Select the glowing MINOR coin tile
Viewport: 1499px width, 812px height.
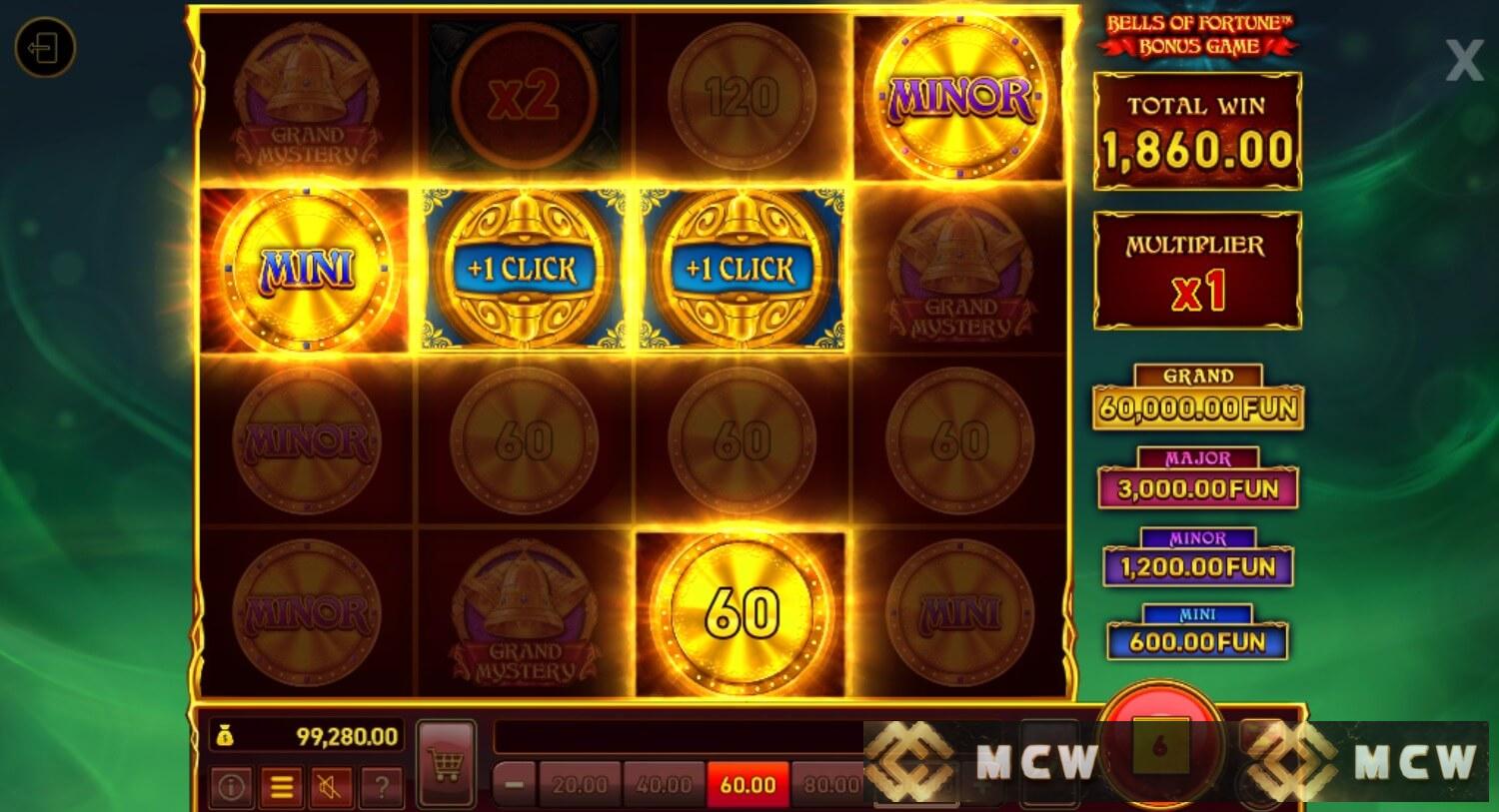959,97
